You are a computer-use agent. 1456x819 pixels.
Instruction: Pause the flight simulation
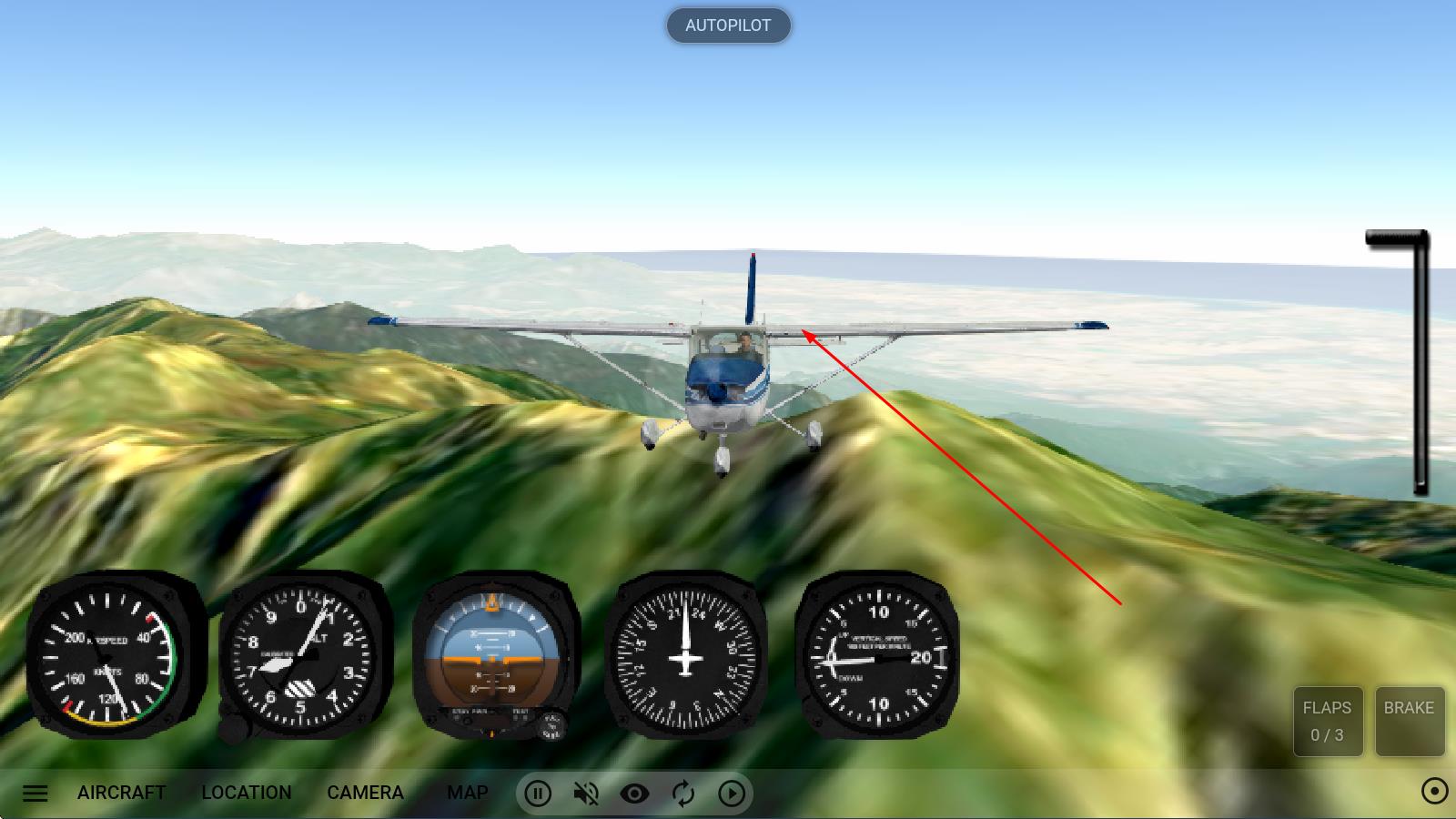coord(538,794)
